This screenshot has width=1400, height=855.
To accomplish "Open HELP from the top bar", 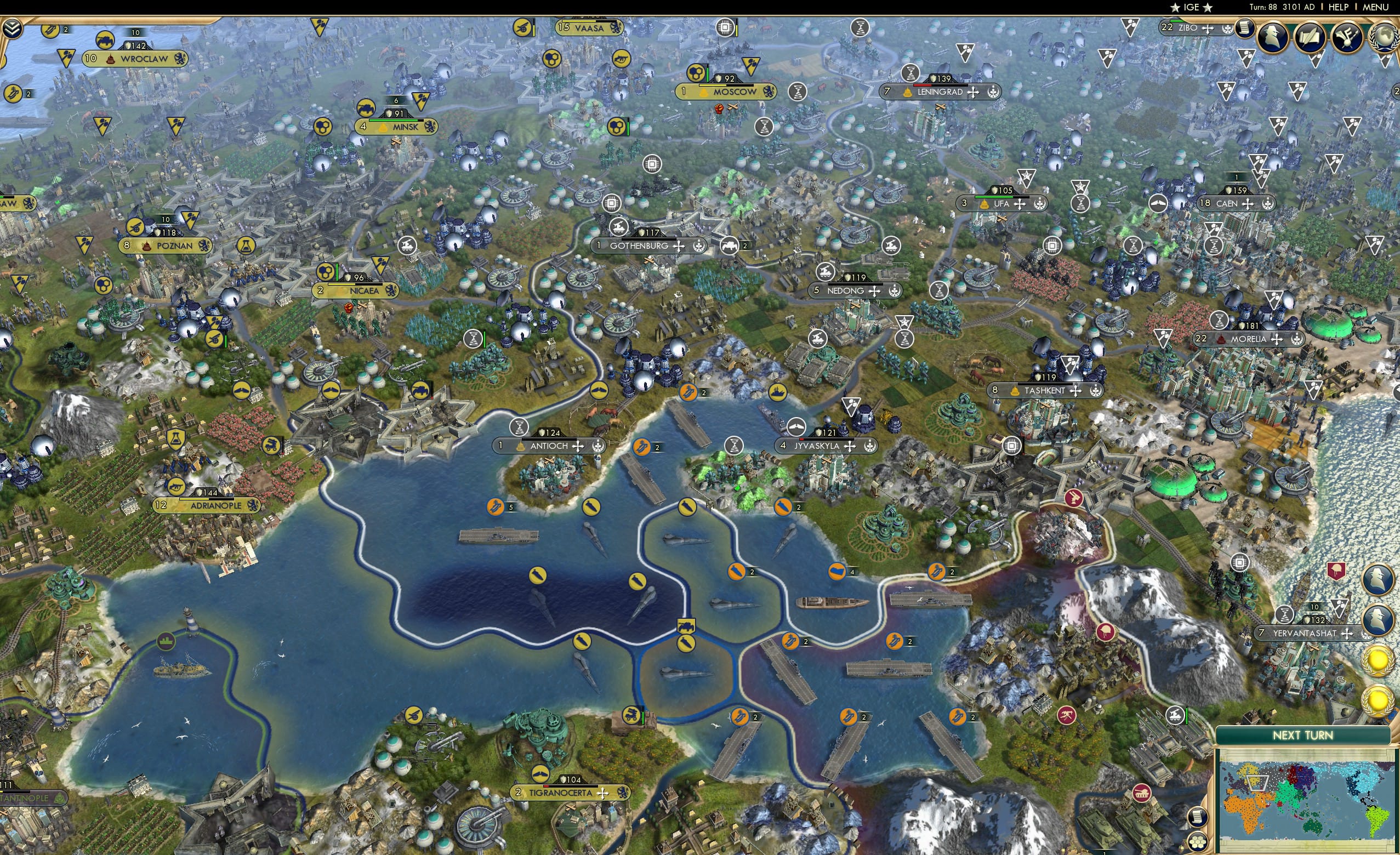I will click(x=1339, y=7).
